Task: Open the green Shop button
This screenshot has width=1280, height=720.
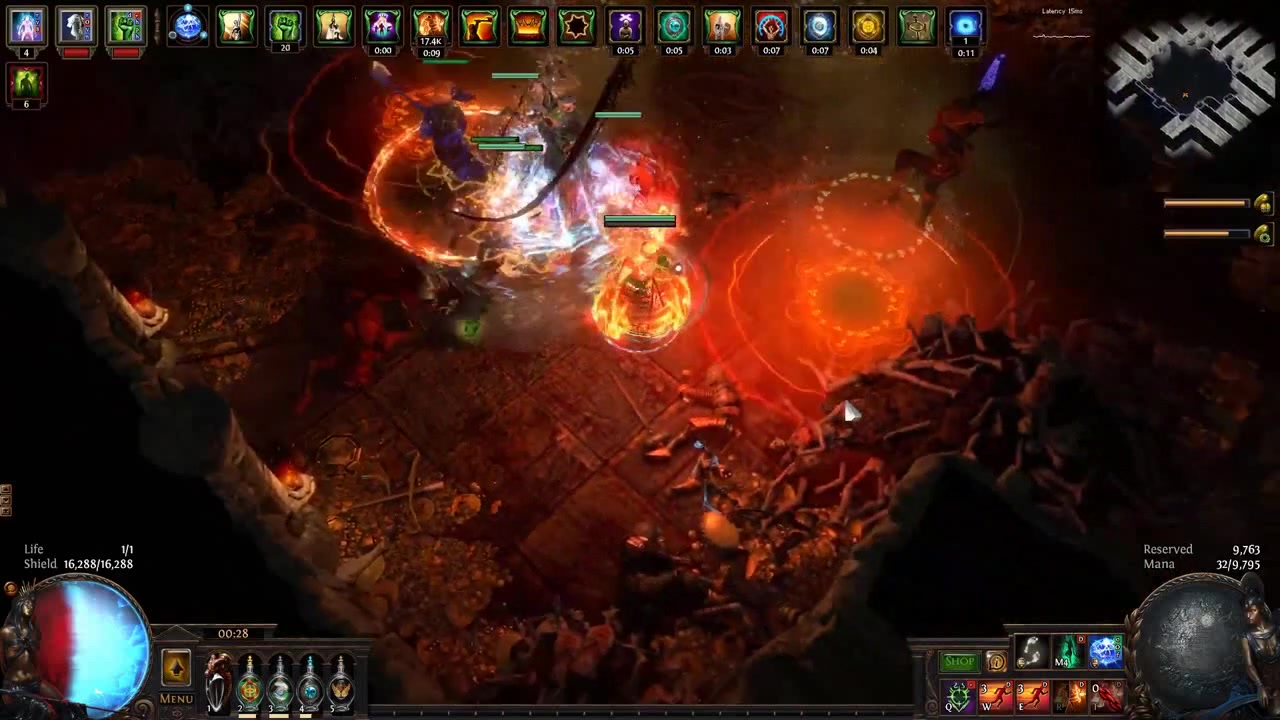Action: (x=959, y=662)
